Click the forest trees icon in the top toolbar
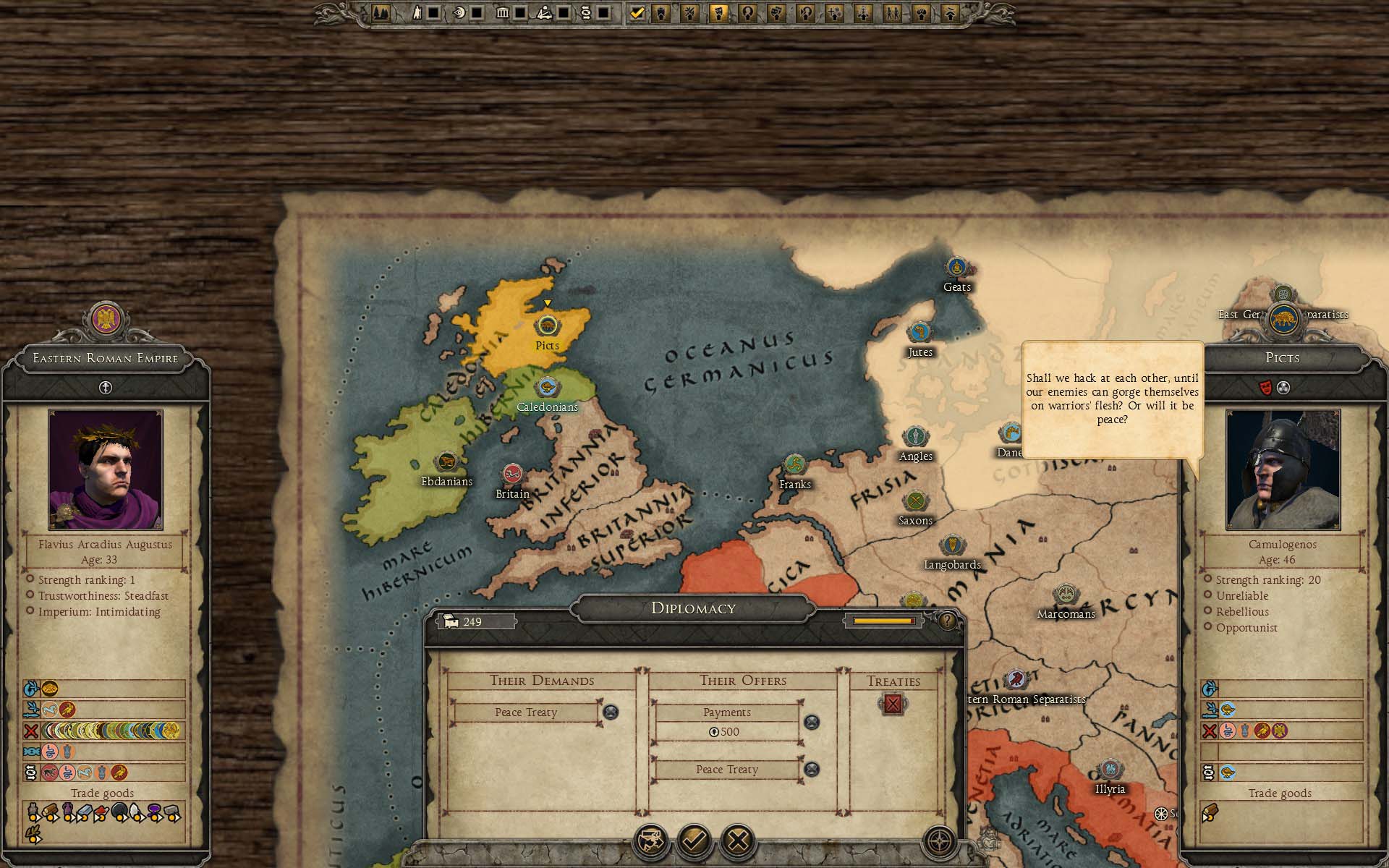 pos(381,13)
